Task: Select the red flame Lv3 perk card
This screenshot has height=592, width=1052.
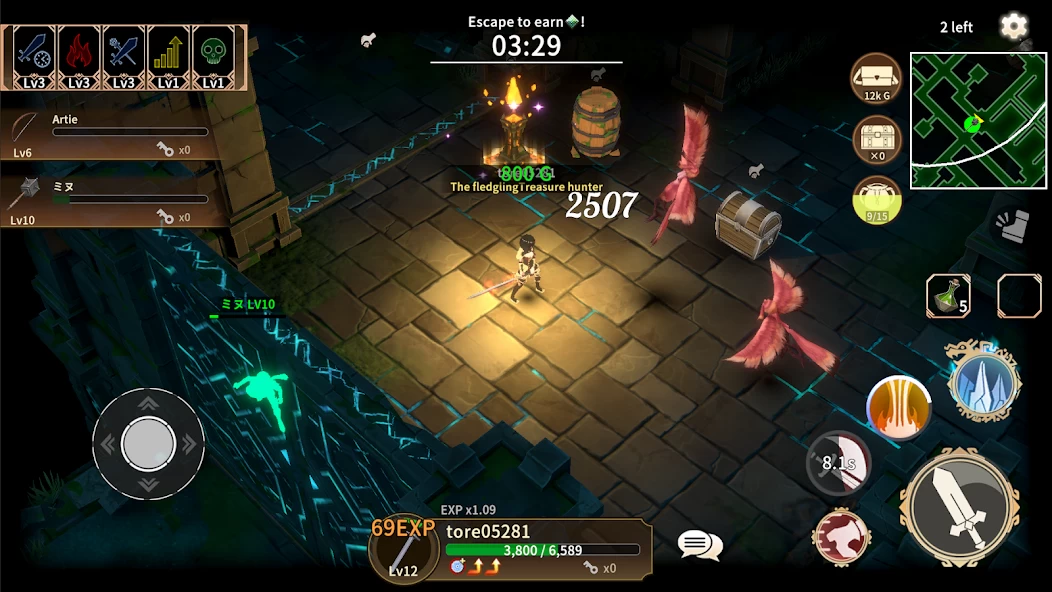Action: pos(79,58)
